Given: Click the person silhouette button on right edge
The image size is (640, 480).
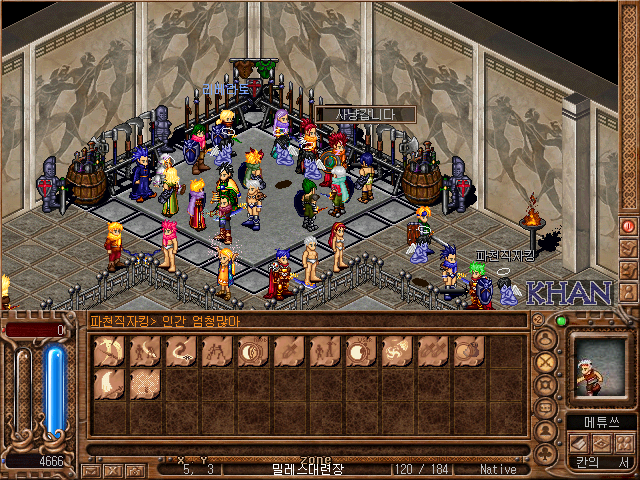Looking at the screenshot, I should click(628, 269).
